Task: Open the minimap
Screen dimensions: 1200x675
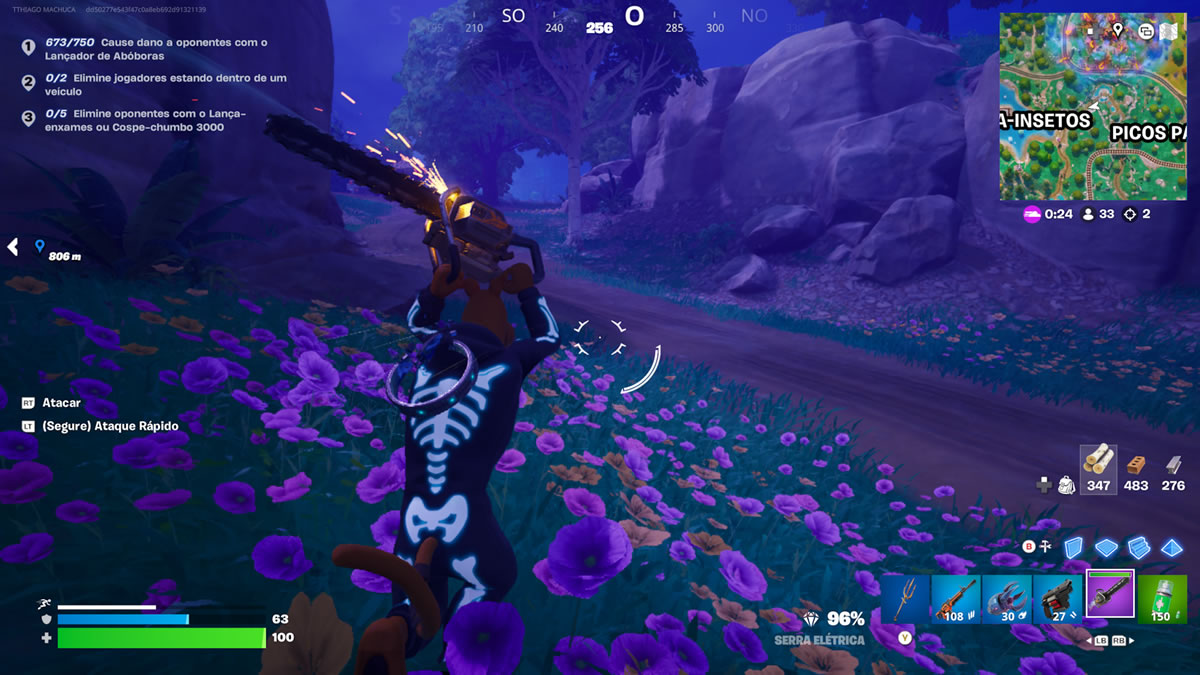Action: tap(1092, 106)
